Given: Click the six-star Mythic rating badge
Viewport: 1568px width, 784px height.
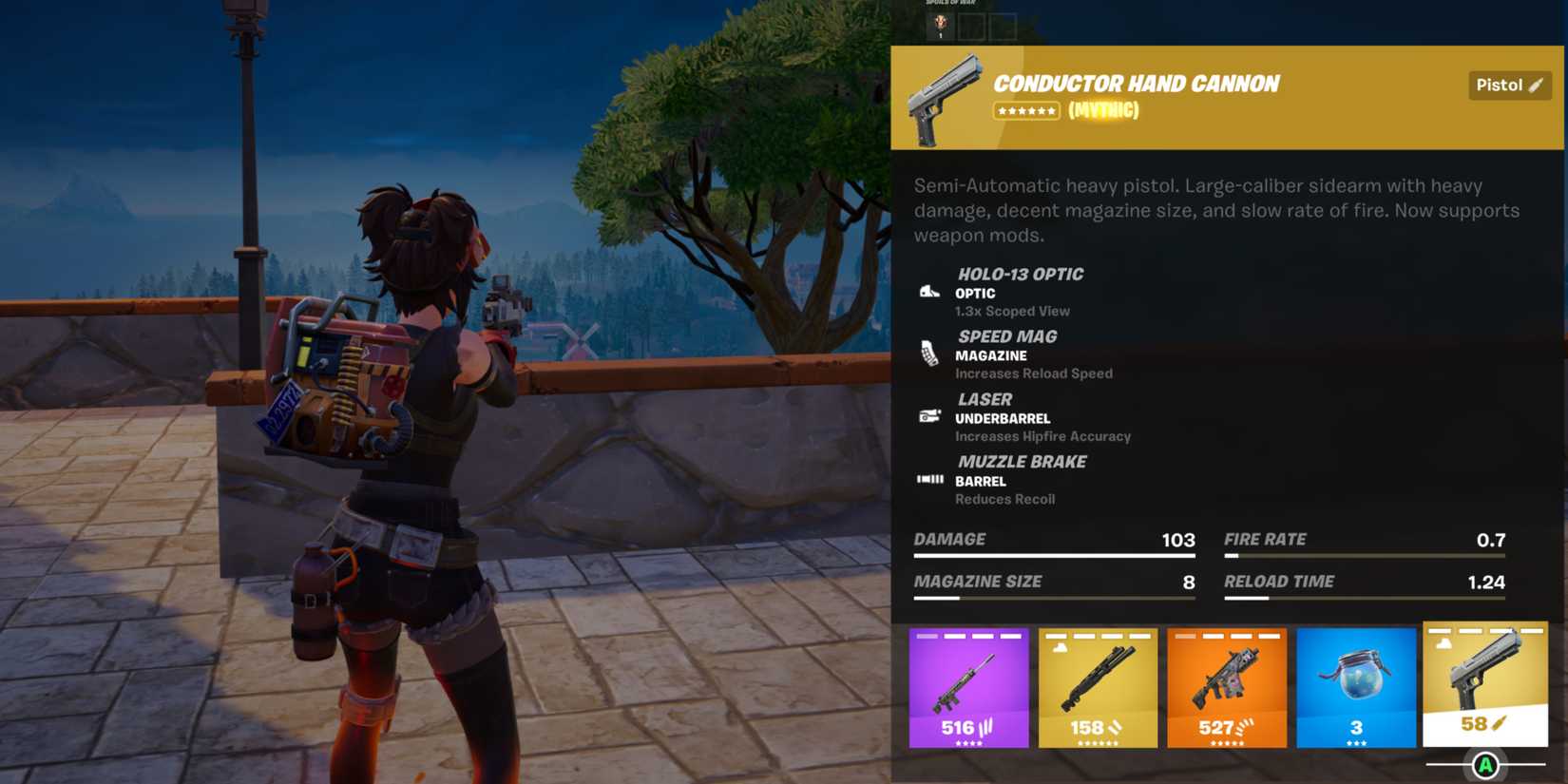Looking at the screenshot, I should pos(1027,111).
